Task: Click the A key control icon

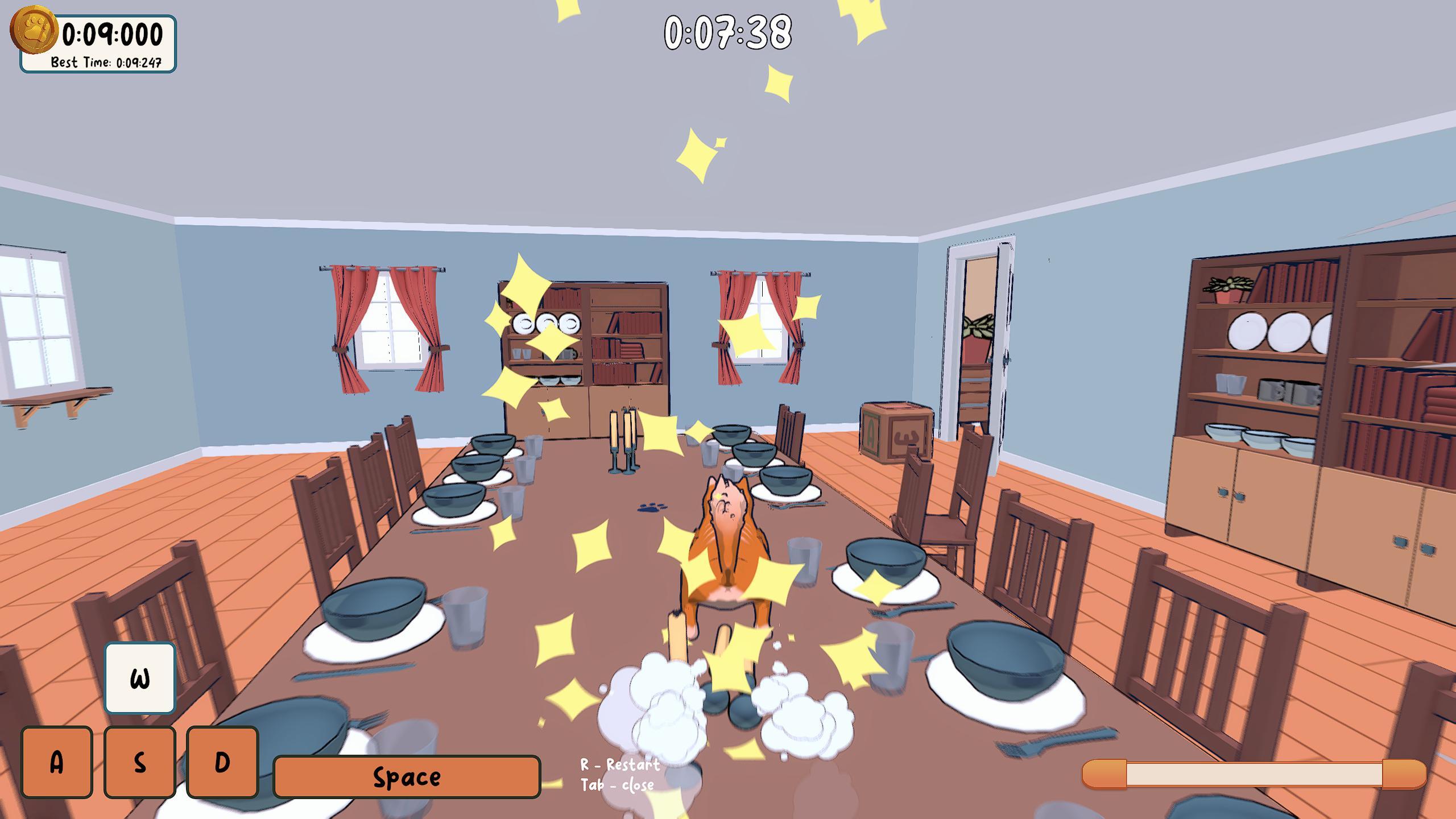Action: point(56,761)
